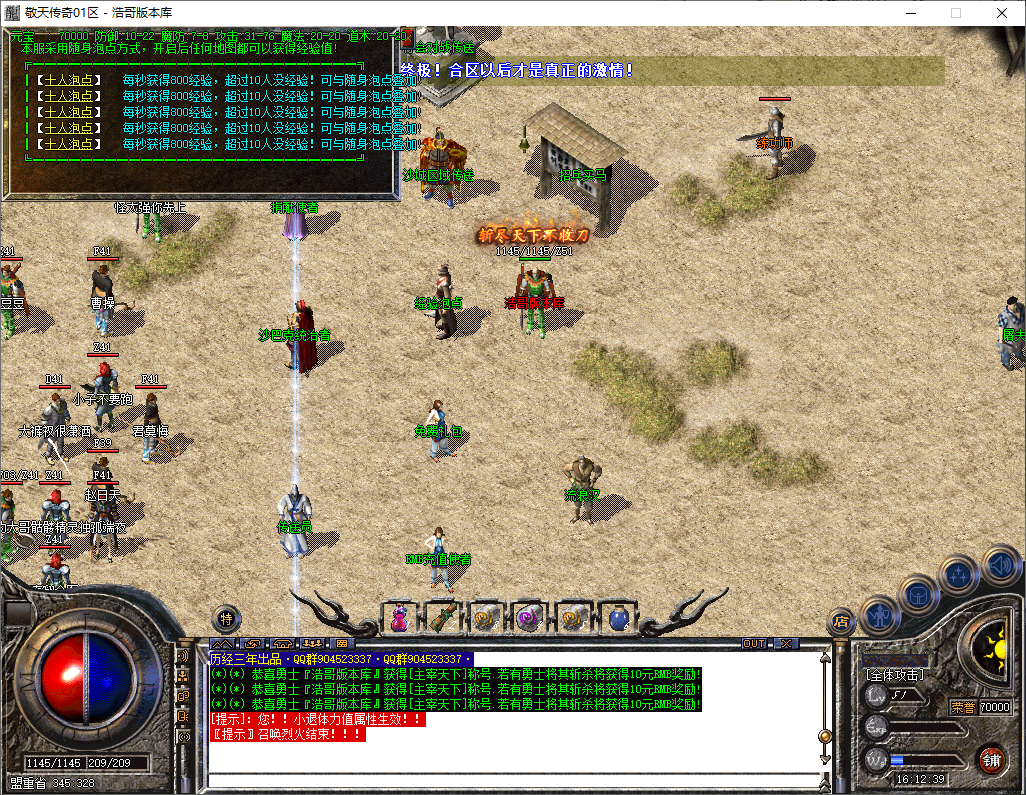
Task: Switch the 全体攻击 attack mode label
Action: 895,676
